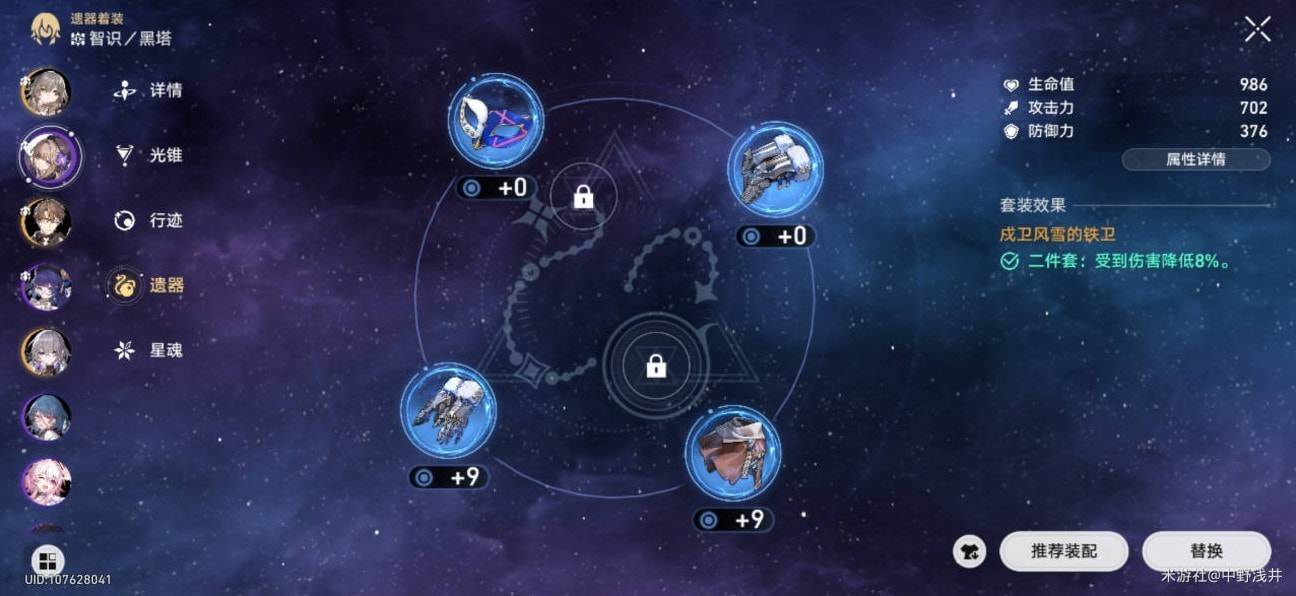Click the relic outfit icon beside 推荐装配

click(x=969, y=551)
